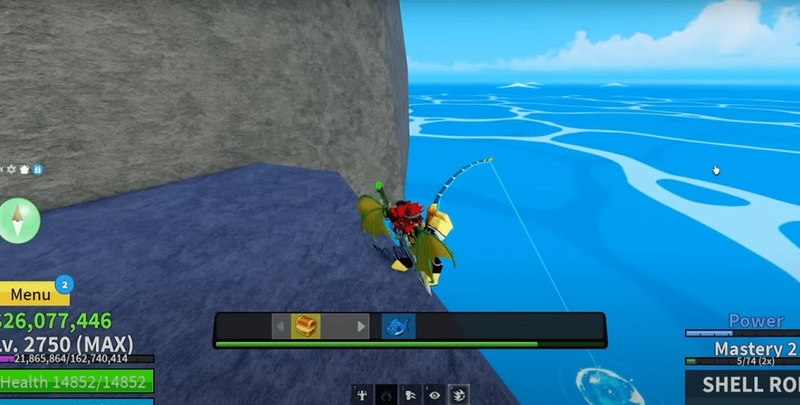Viewport: 800px width, 405px height.
Task: Open the yellow Menu button
Action: pyautogui.click(x=30, y=295)
